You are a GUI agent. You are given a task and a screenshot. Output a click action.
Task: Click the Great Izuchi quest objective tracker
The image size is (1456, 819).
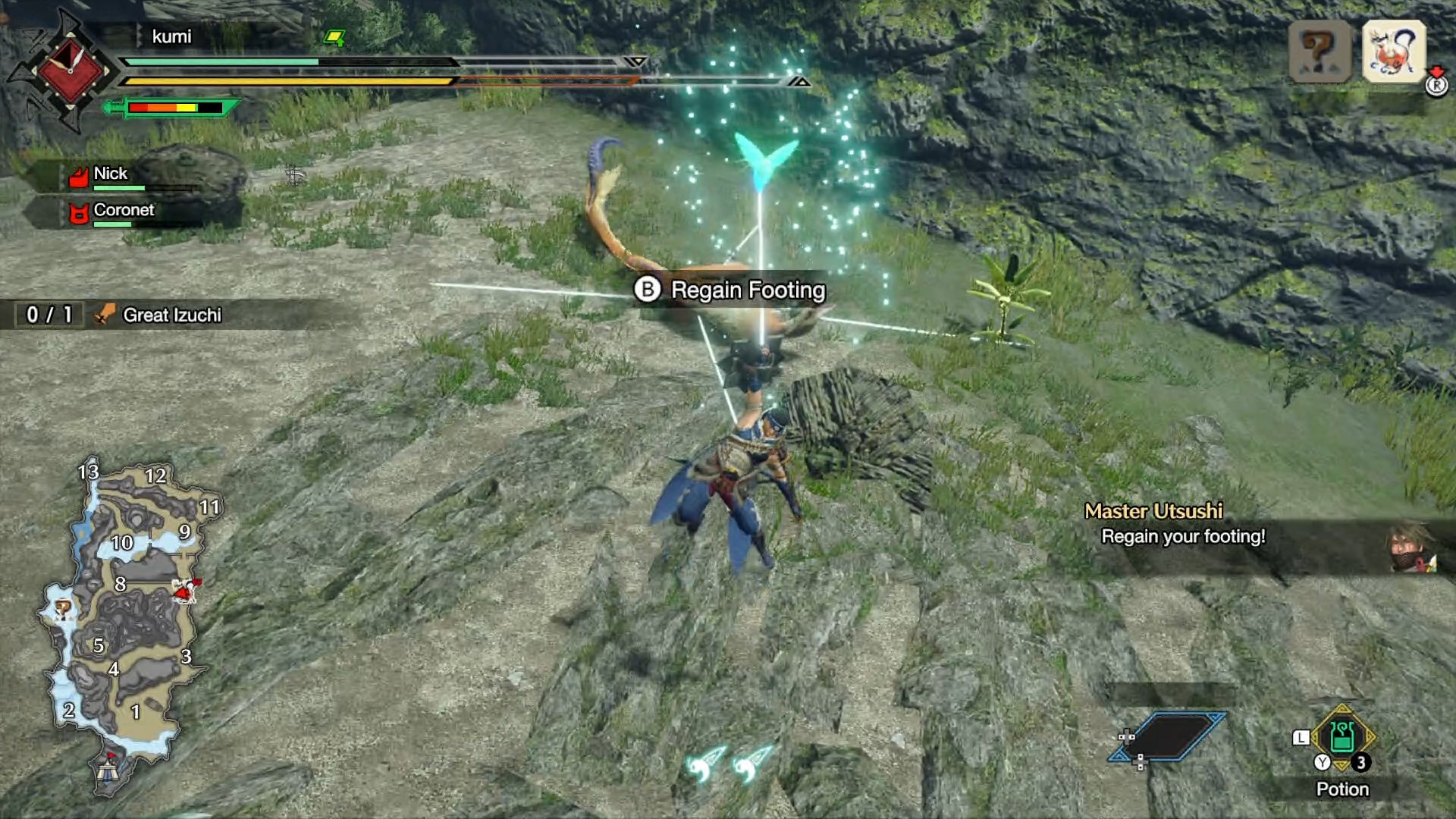pyautogui.click(x=171, y=315)
